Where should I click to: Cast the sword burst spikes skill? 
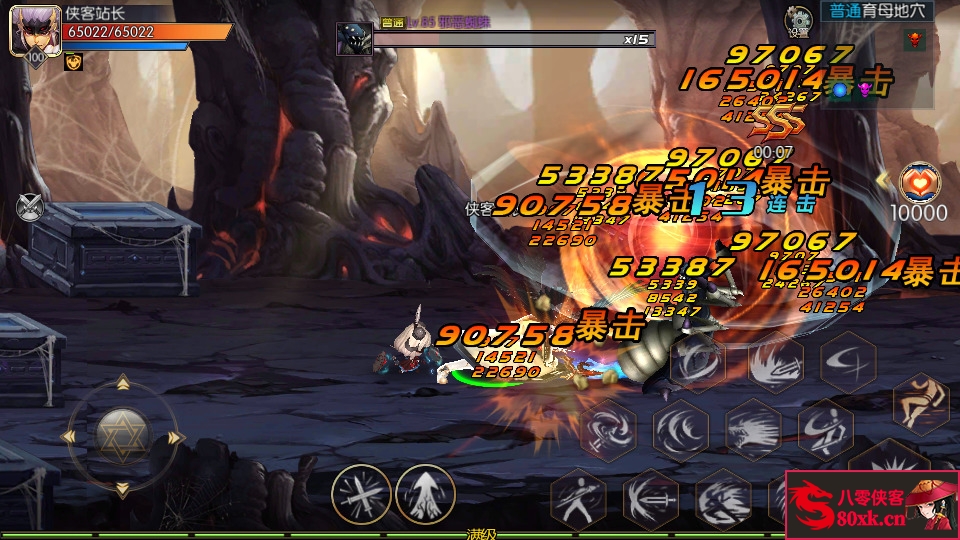coord(775,362)
